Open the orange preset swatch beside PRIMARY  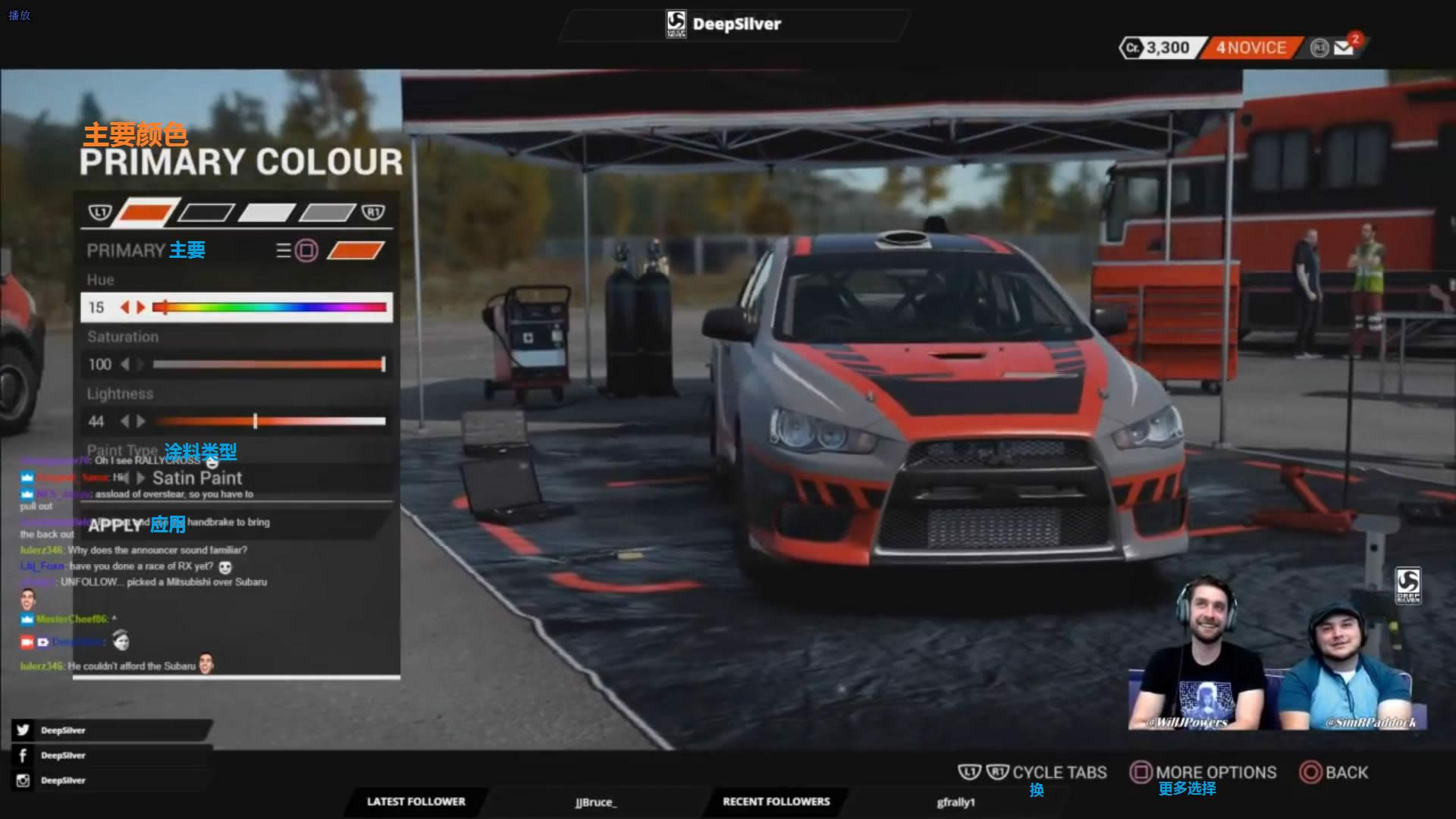(355, 250)
